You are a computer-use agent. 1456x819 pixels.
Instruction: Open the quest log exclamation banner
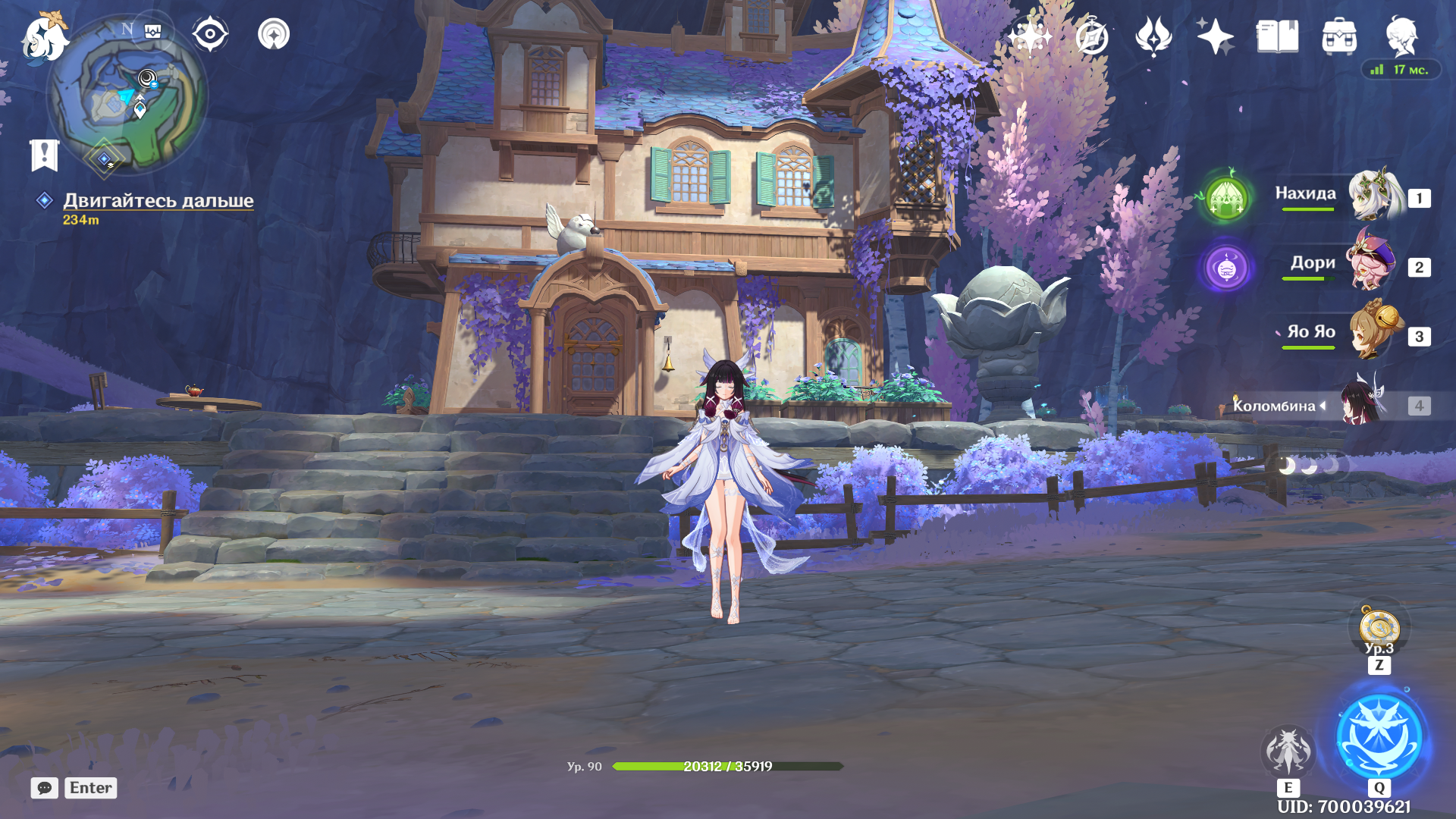click(44, 155)
